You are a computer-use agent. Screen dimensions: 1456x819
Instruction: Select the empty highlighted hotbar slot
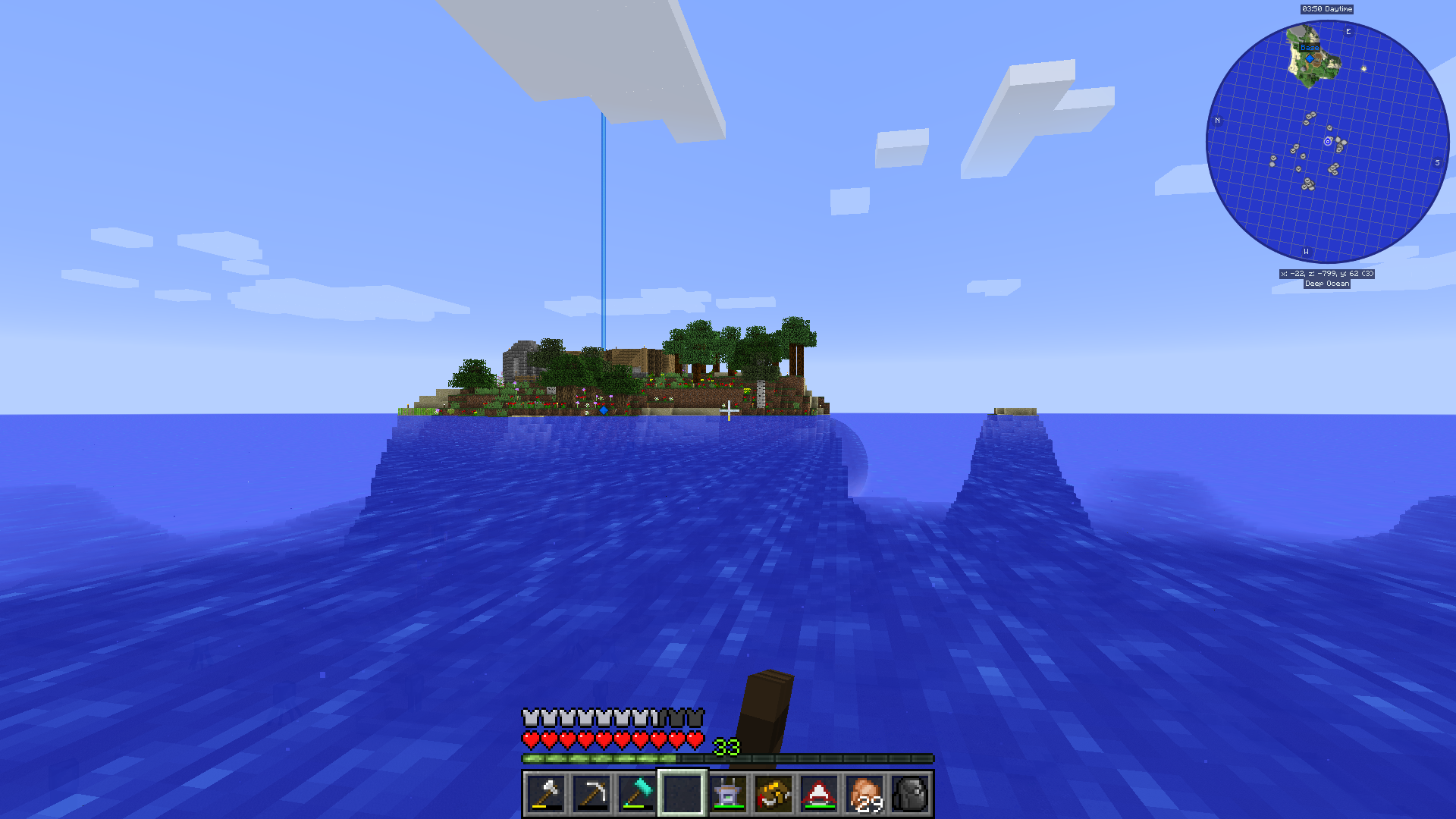coord(682,794)
